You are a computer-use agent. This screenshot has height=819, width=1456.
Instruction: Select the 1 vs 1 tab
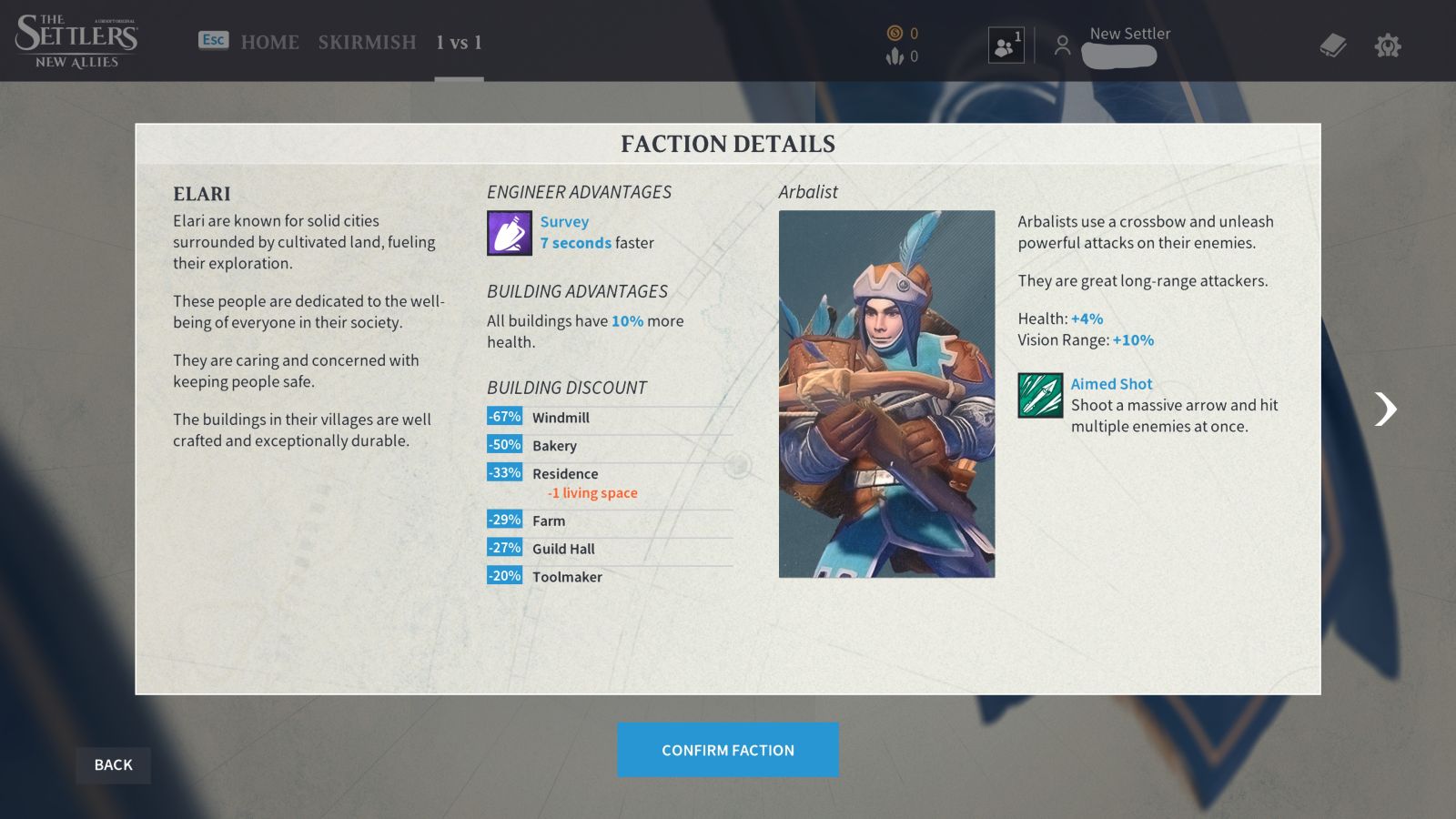pos(459,42)
